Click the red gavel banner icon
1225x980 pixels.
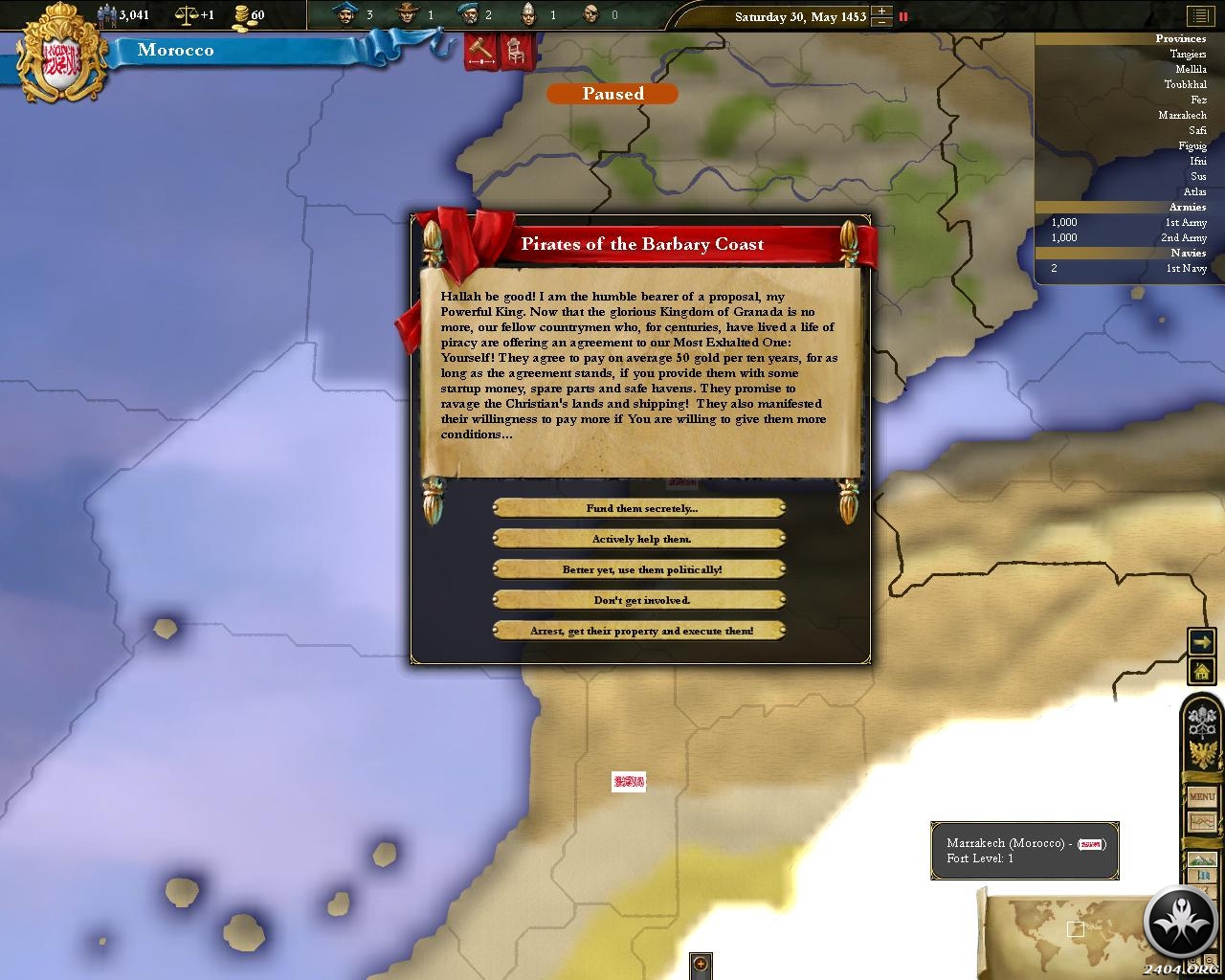tap(480, 51)
